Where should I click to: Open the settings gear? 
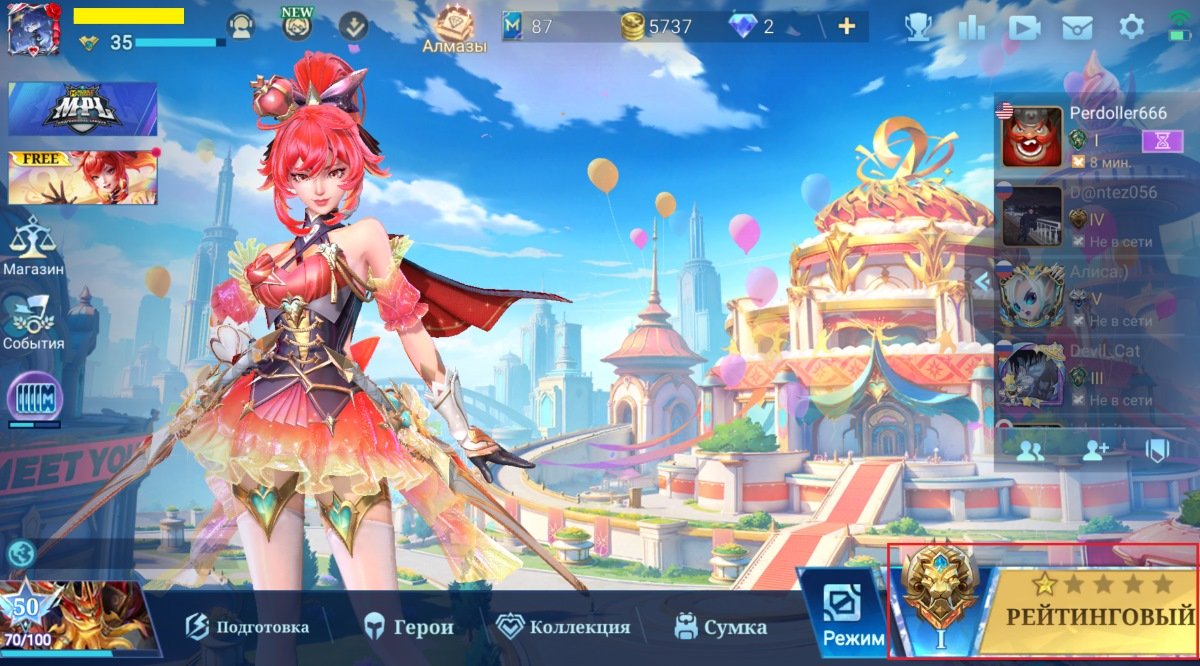[1131, 27]
